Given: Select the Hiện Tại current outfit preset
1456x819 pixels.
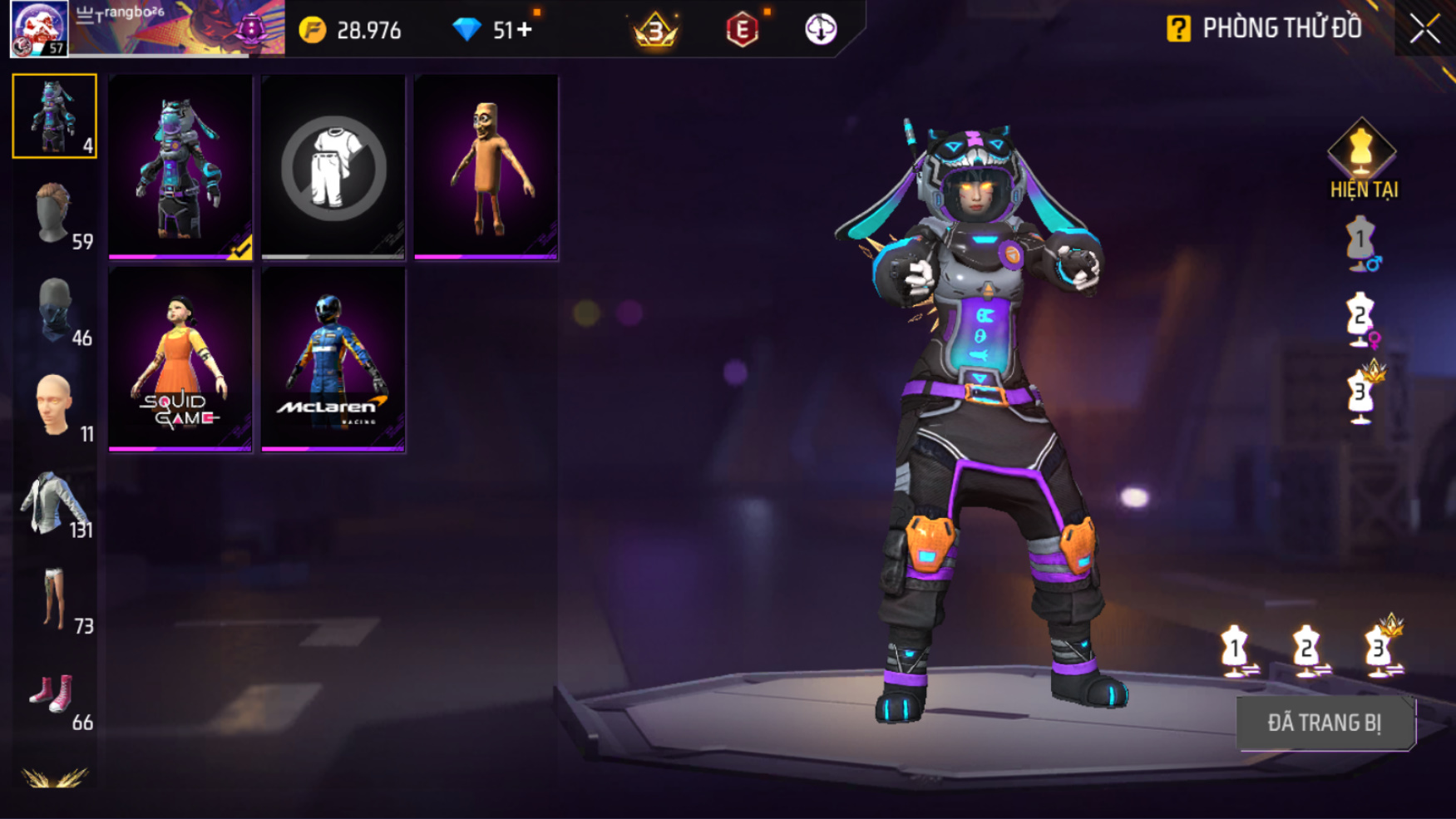Looking at the screenshot, I should [x=1362, y=160].
